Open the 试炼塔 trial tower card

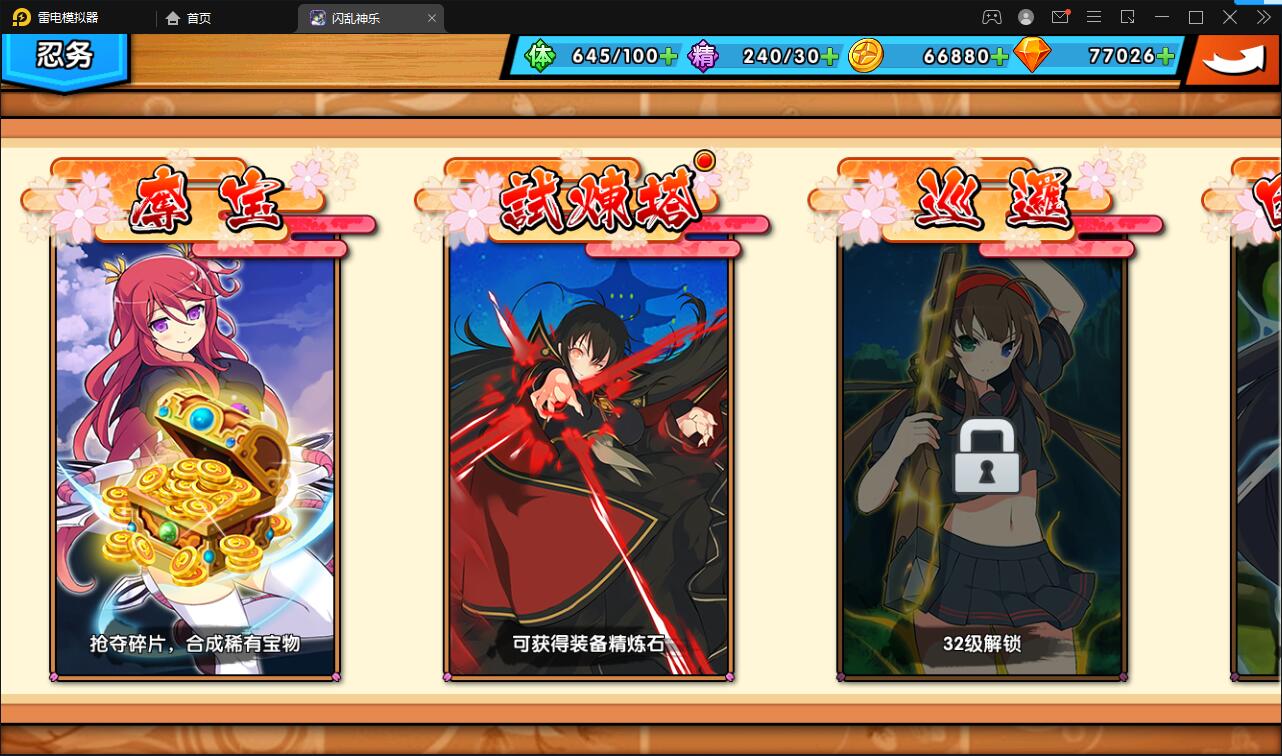point(589,460)
